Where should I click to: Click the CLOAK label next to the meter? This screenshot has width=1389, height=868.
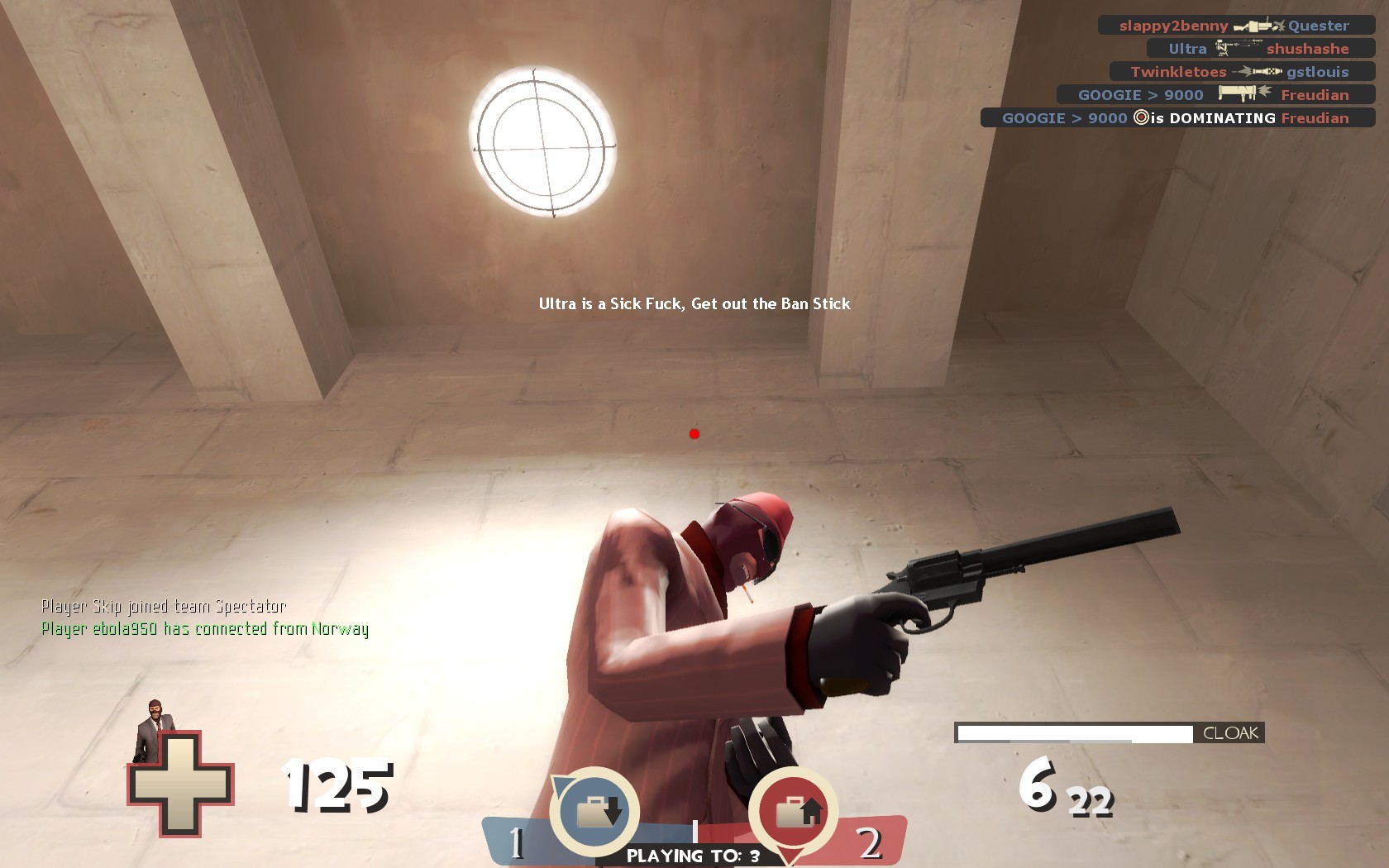[x=1229, y=732]
